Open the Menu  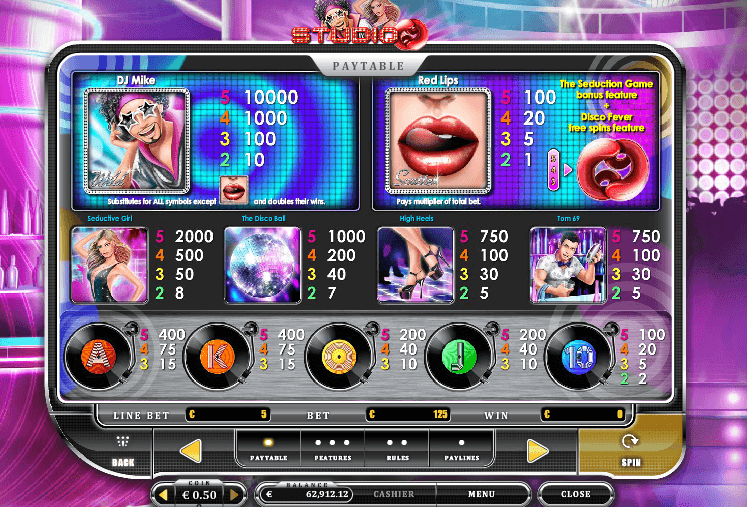(481, 494)
